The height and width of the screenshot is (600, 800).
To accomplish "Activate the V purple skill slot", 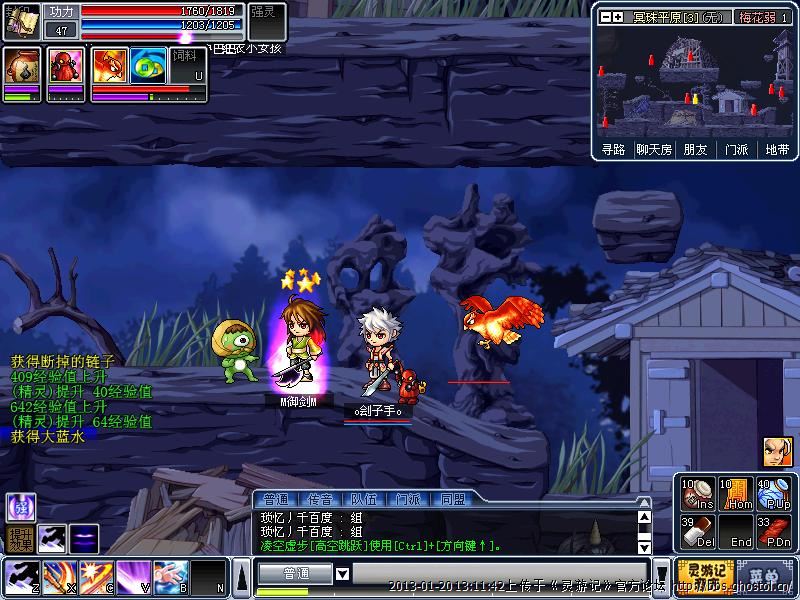I will [x=132, y=576].
